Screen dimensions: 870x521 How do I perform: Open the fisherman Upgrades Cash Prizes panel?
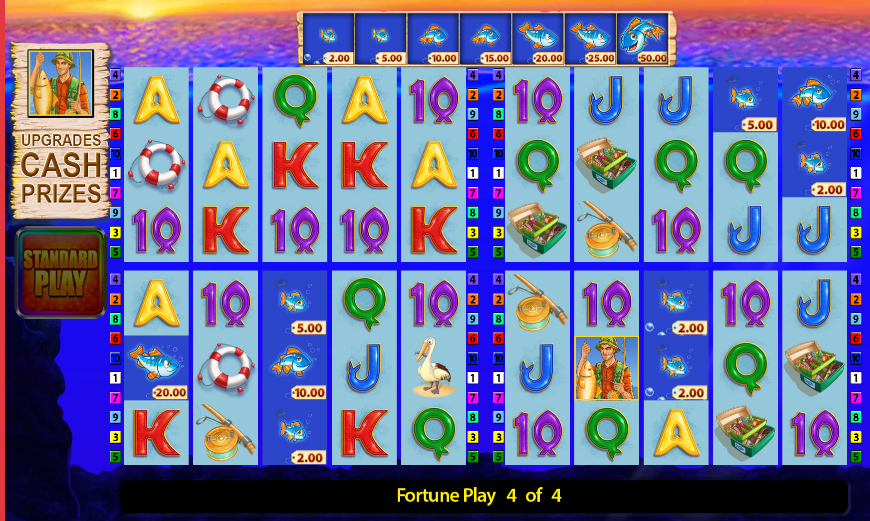[60, 130]
